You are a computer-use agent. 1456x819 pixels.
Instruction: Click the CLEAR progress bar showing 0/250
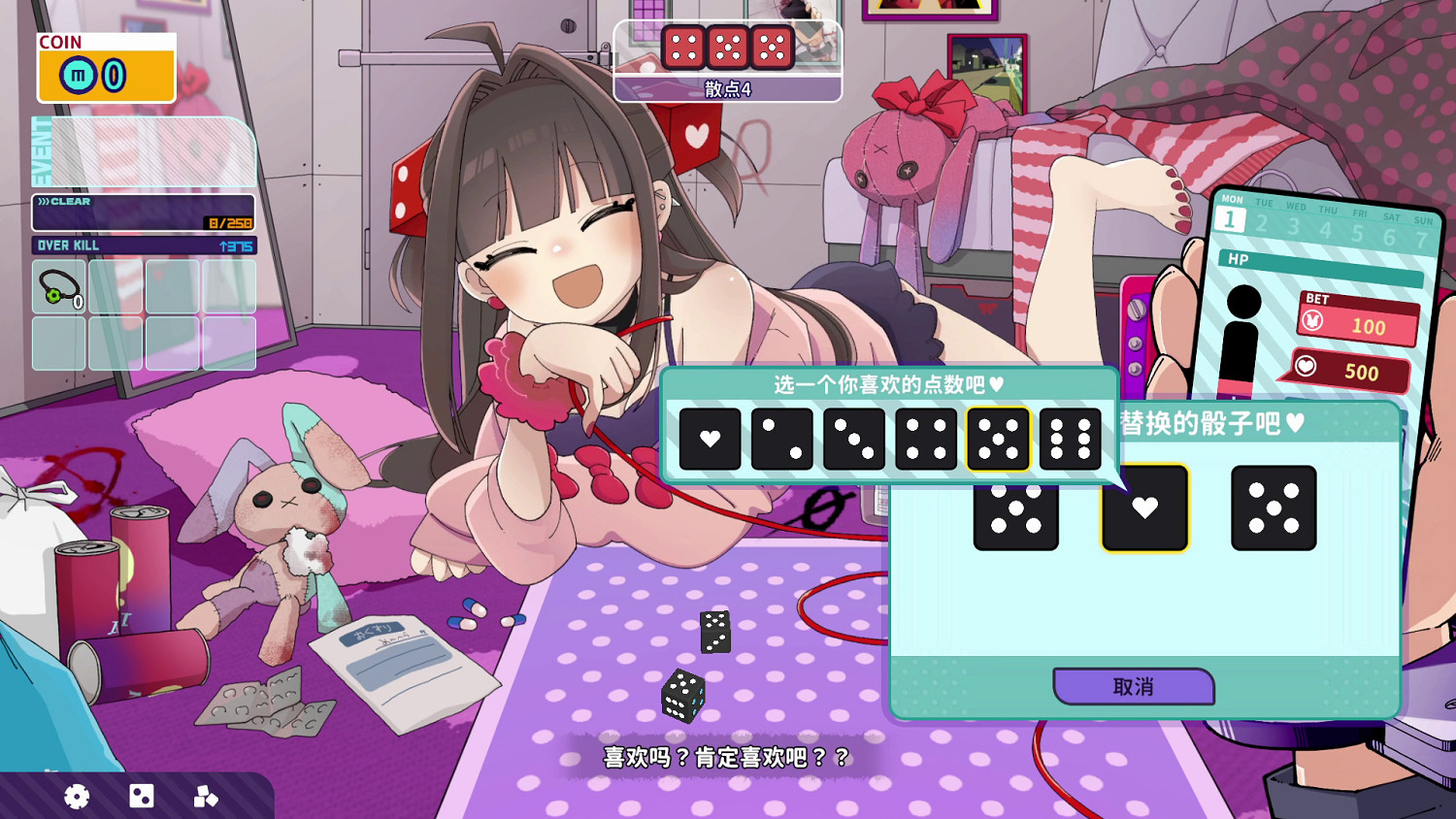pos(143,209)
